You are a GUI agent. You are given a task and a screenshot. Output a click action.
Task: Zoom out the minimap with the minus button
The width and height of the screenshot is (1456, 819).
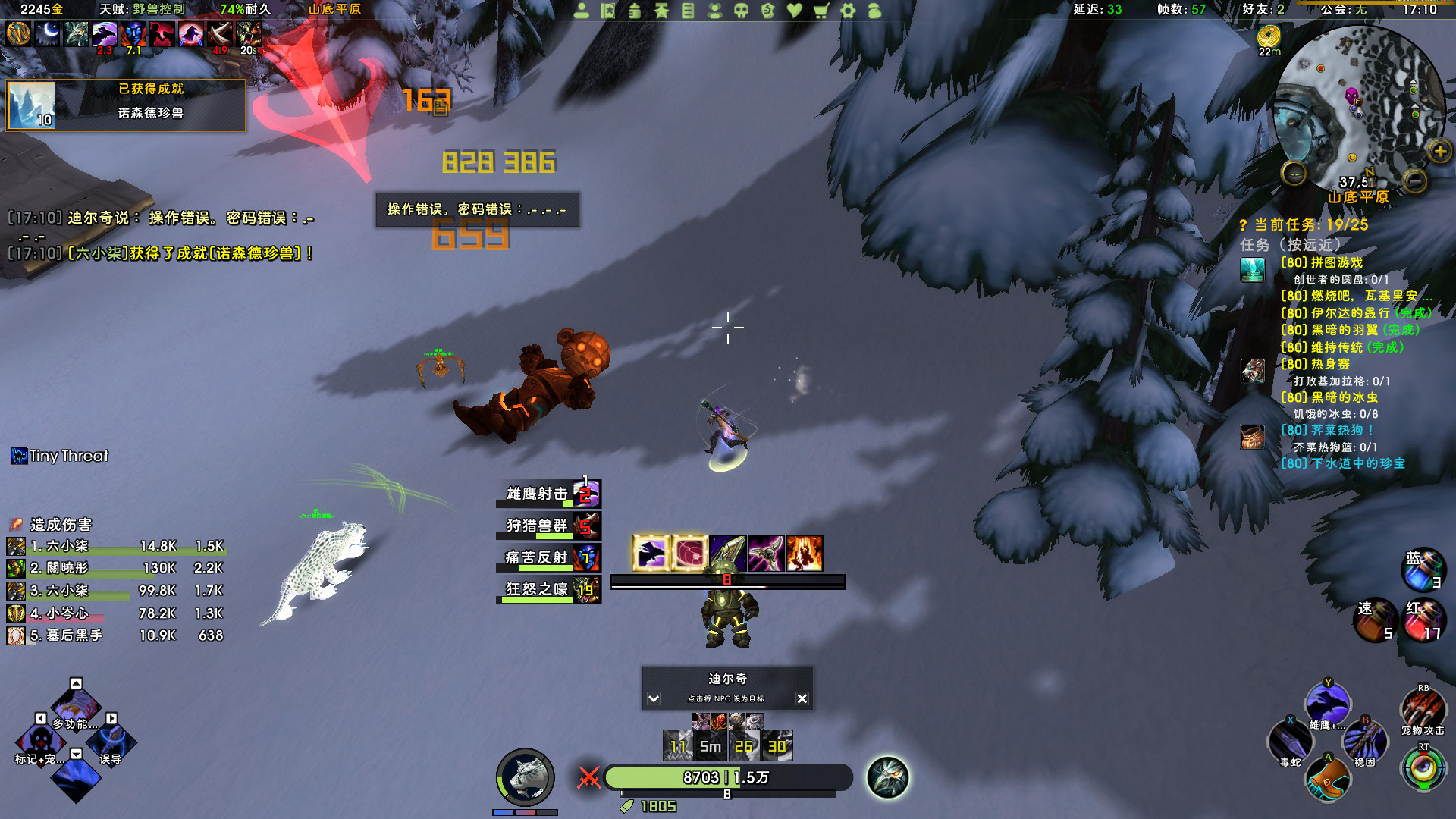coord(1414,180)
